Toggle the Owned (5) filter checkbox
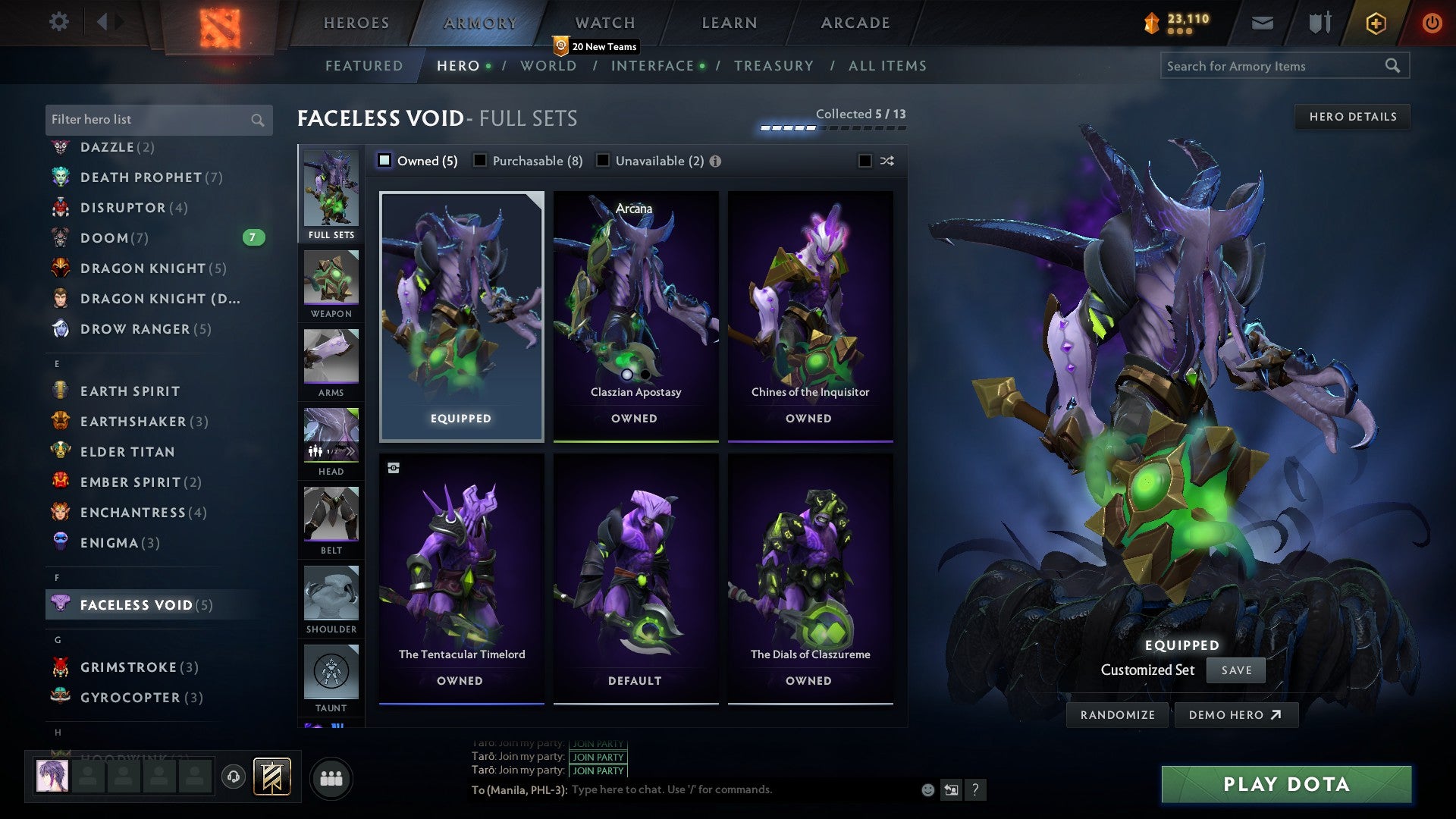 click(x=384, y=161)
